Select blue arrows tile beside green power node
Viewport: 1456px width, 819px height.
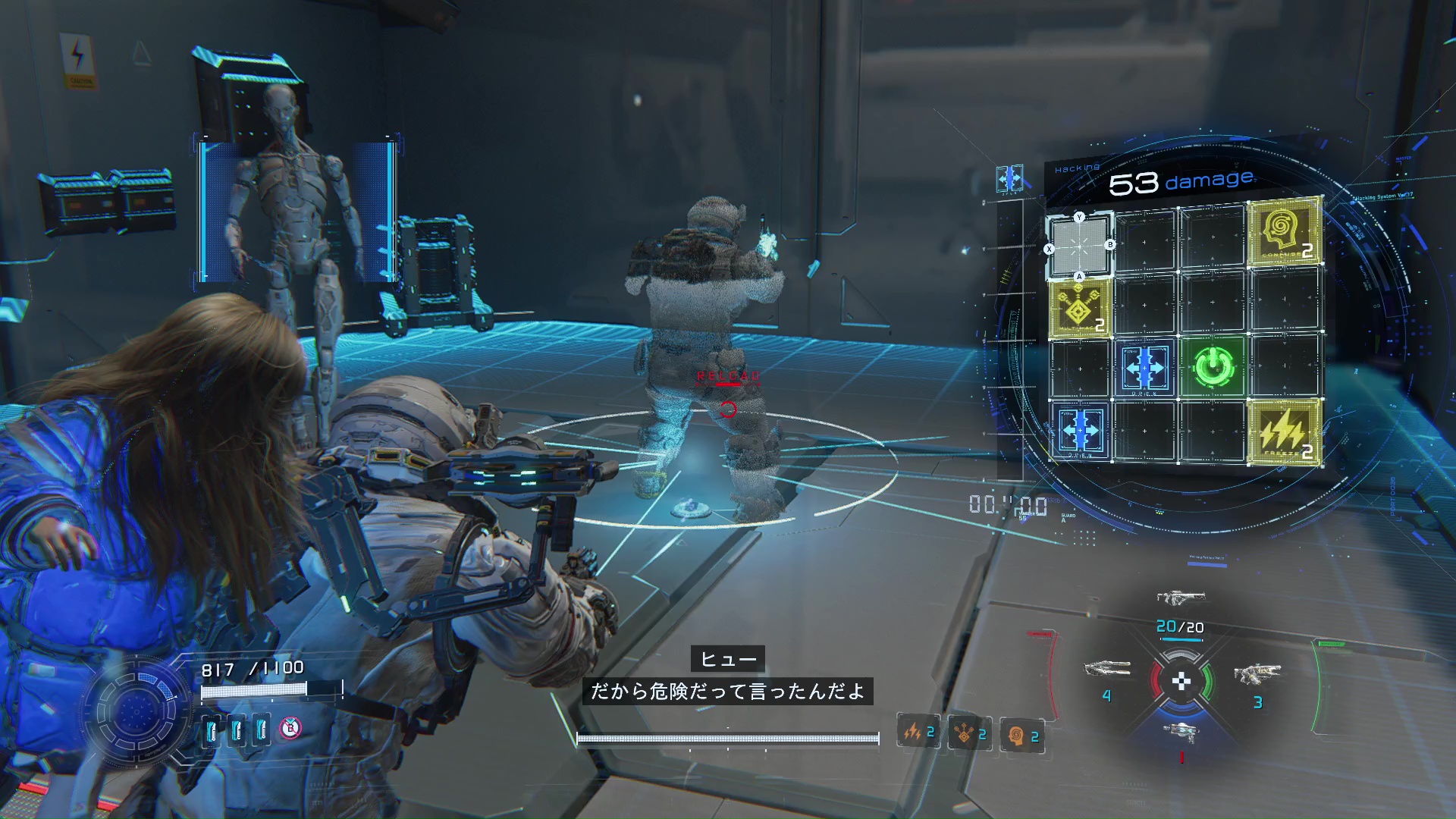[x=1144, y=369]
